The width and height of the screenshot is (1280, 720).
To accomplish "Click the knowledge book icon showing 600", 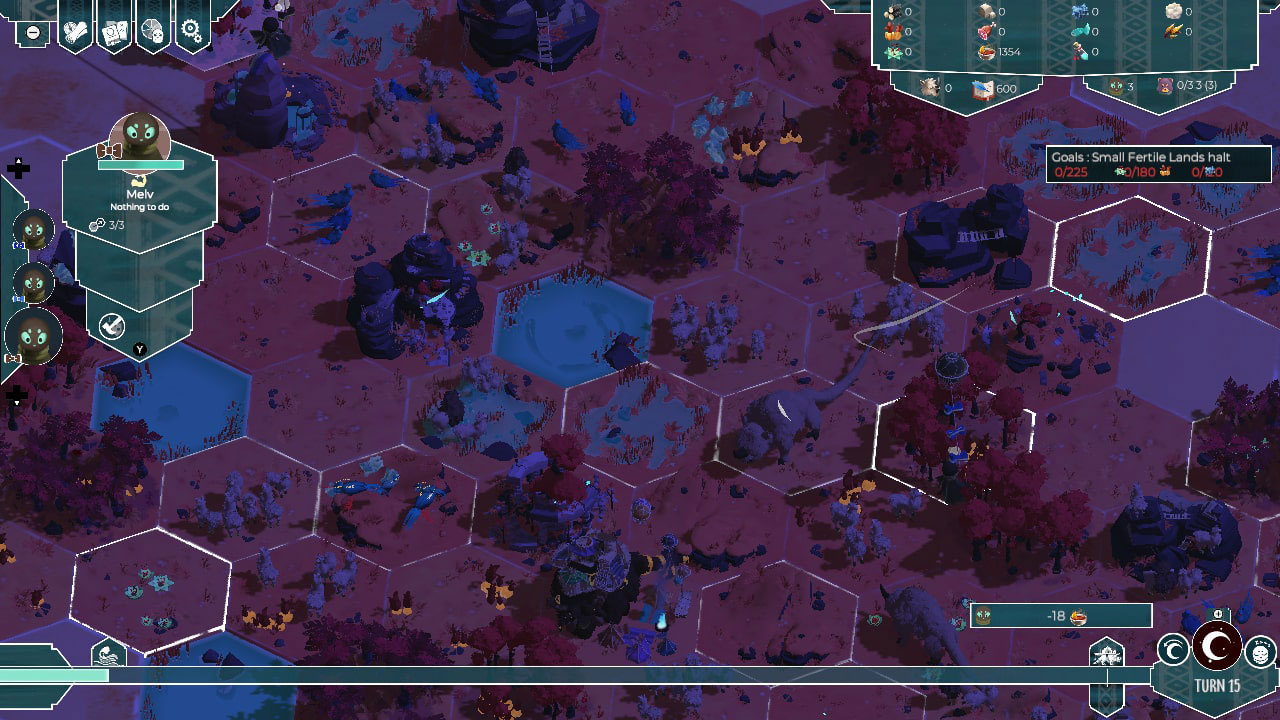I will click(x=985, y=88).
